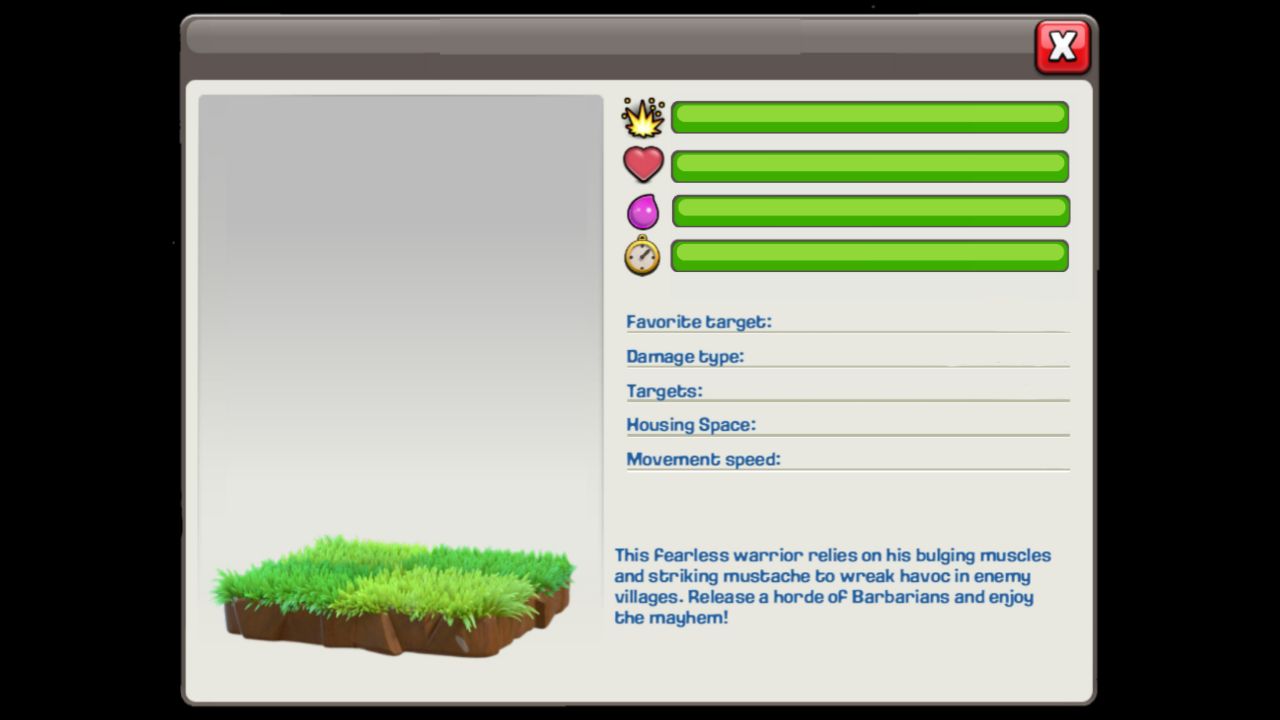This screenshot has width=1280, height=720.
Task: Select the Favorite target label
Action: coord(697,322)
